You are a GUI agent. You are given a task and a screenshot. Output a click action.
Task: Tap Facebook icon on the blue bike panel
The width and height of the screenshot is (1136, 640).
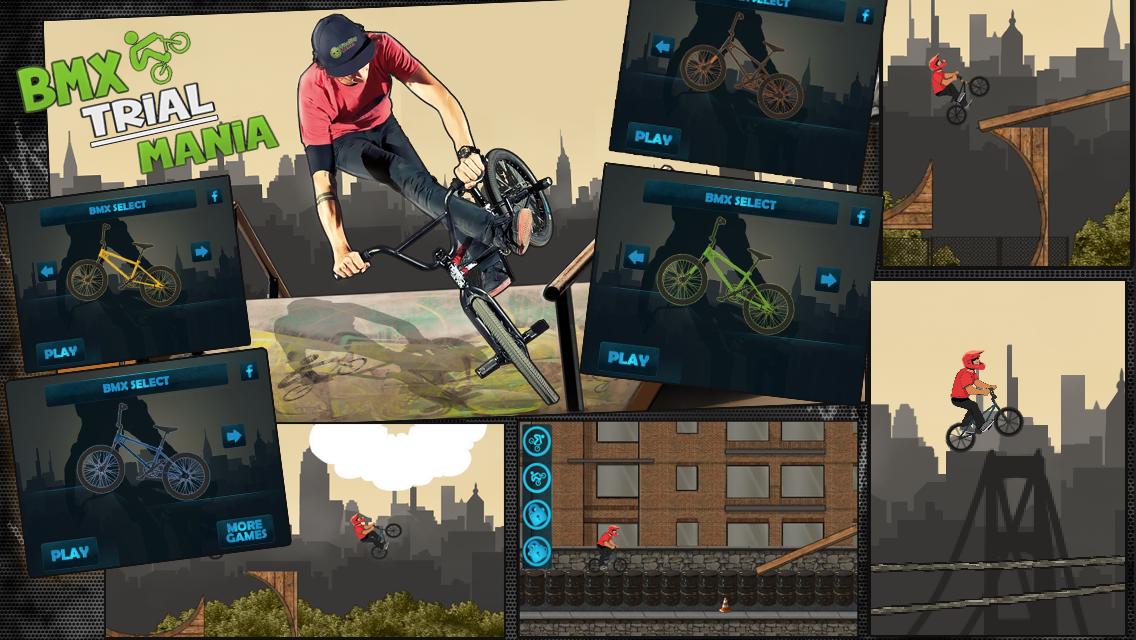tap(249, 372)
